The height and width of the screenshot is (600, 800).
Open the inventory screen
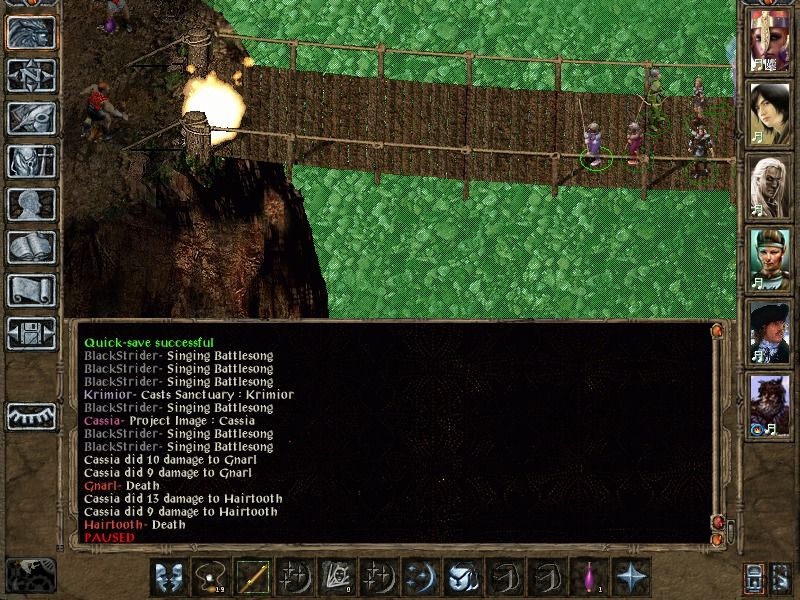pyautogui.click(x=31, y=161)
